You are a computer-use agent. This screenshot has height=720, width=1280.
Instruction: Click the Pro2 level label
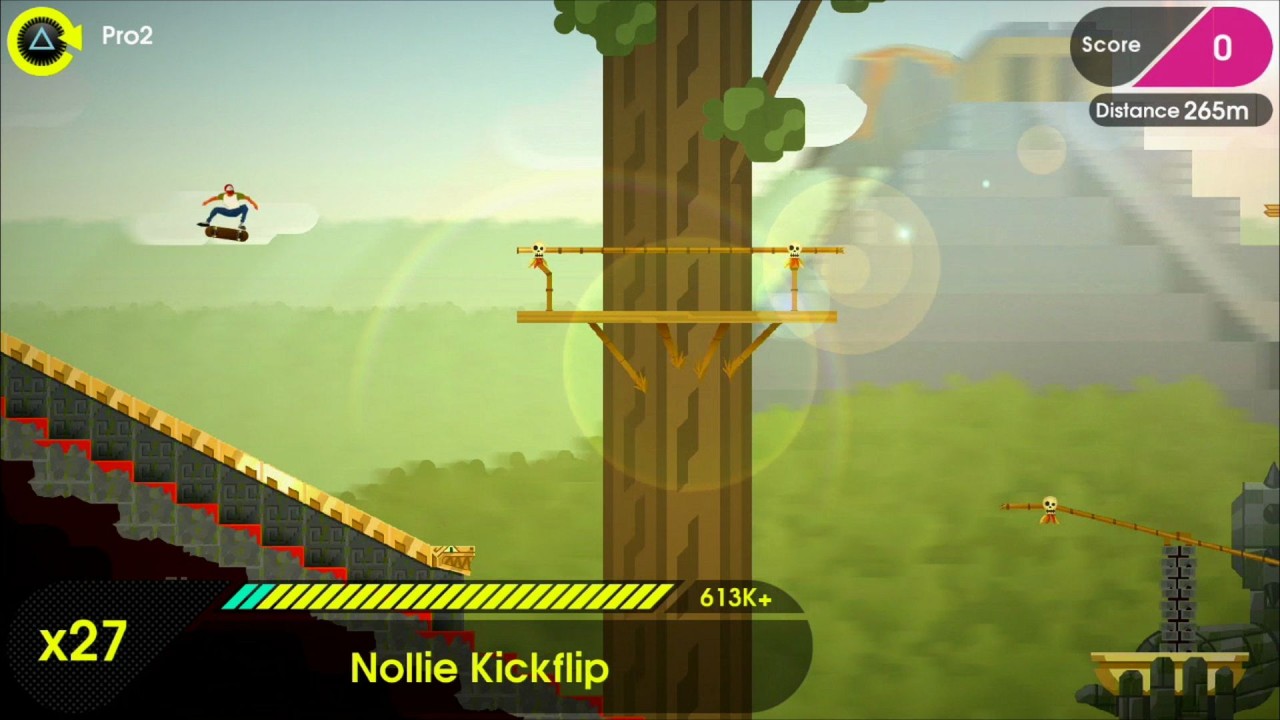click(127, 36)
